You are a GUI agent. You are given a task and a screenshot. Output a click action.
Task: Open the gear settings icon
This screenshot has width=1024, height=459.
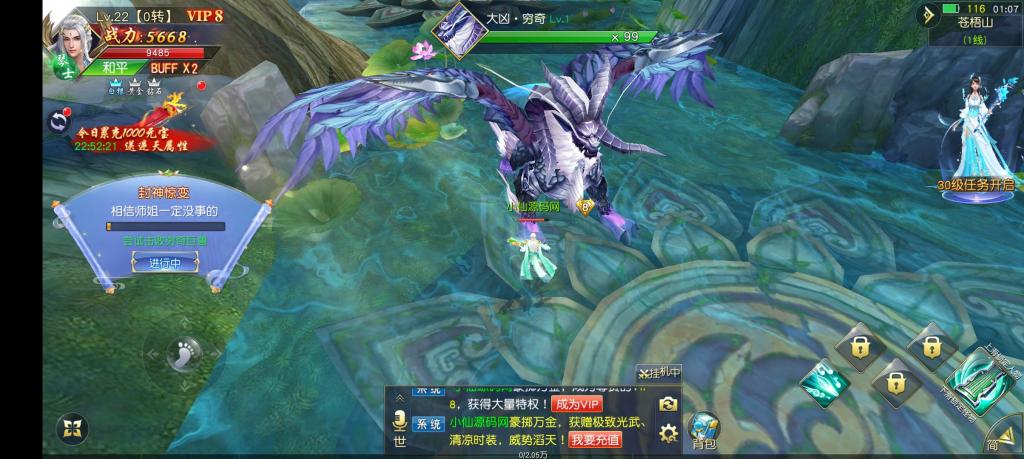point(668,433)
